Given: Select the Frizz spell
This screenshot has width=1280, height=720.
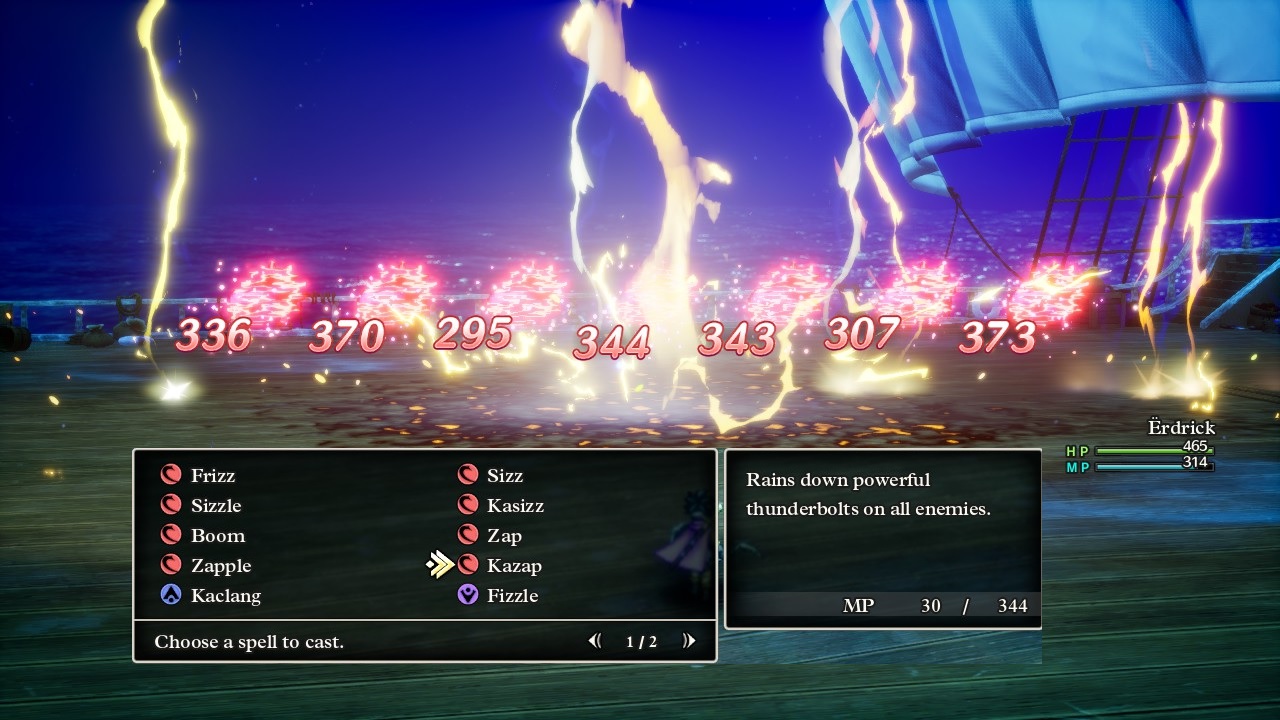Looking at the screenshot, I should click(213, 476).
